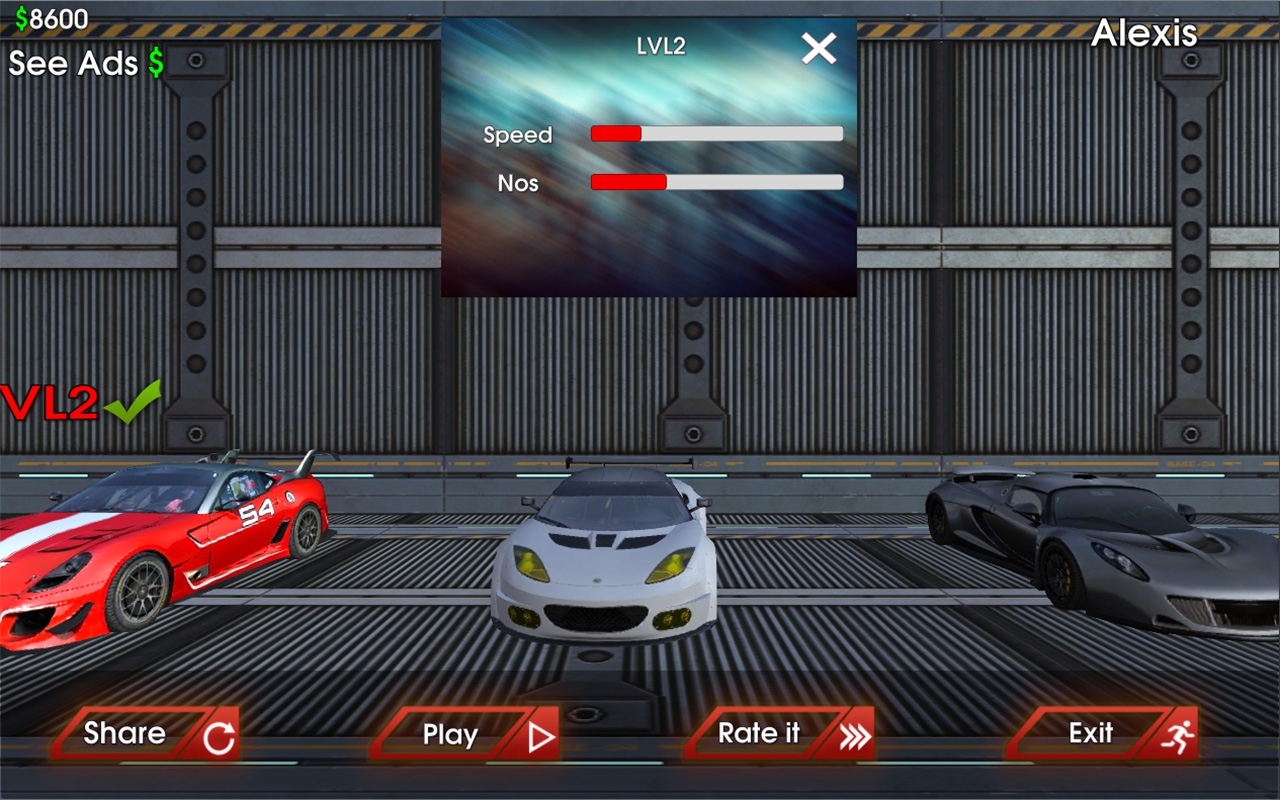Viewport: 1280px width, 800px height.
Task: Click the Speed upgrade bar
Action: pos(716,132)
